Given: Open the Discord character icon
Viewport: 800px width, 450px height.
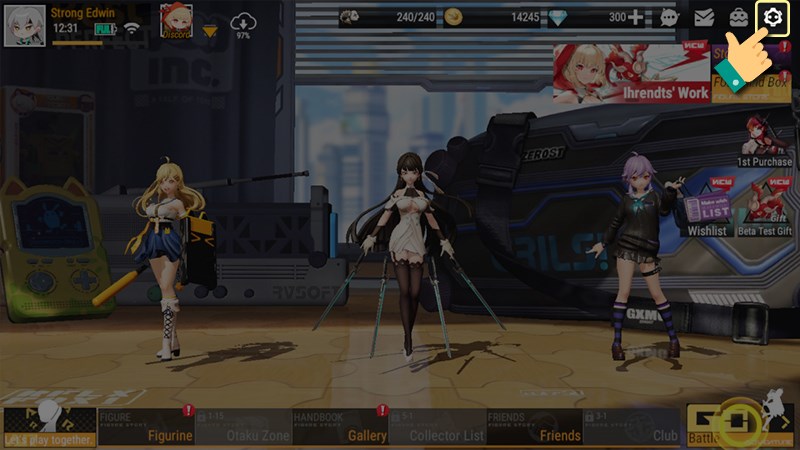Looking at the screenshot, I should click(176, 22).
